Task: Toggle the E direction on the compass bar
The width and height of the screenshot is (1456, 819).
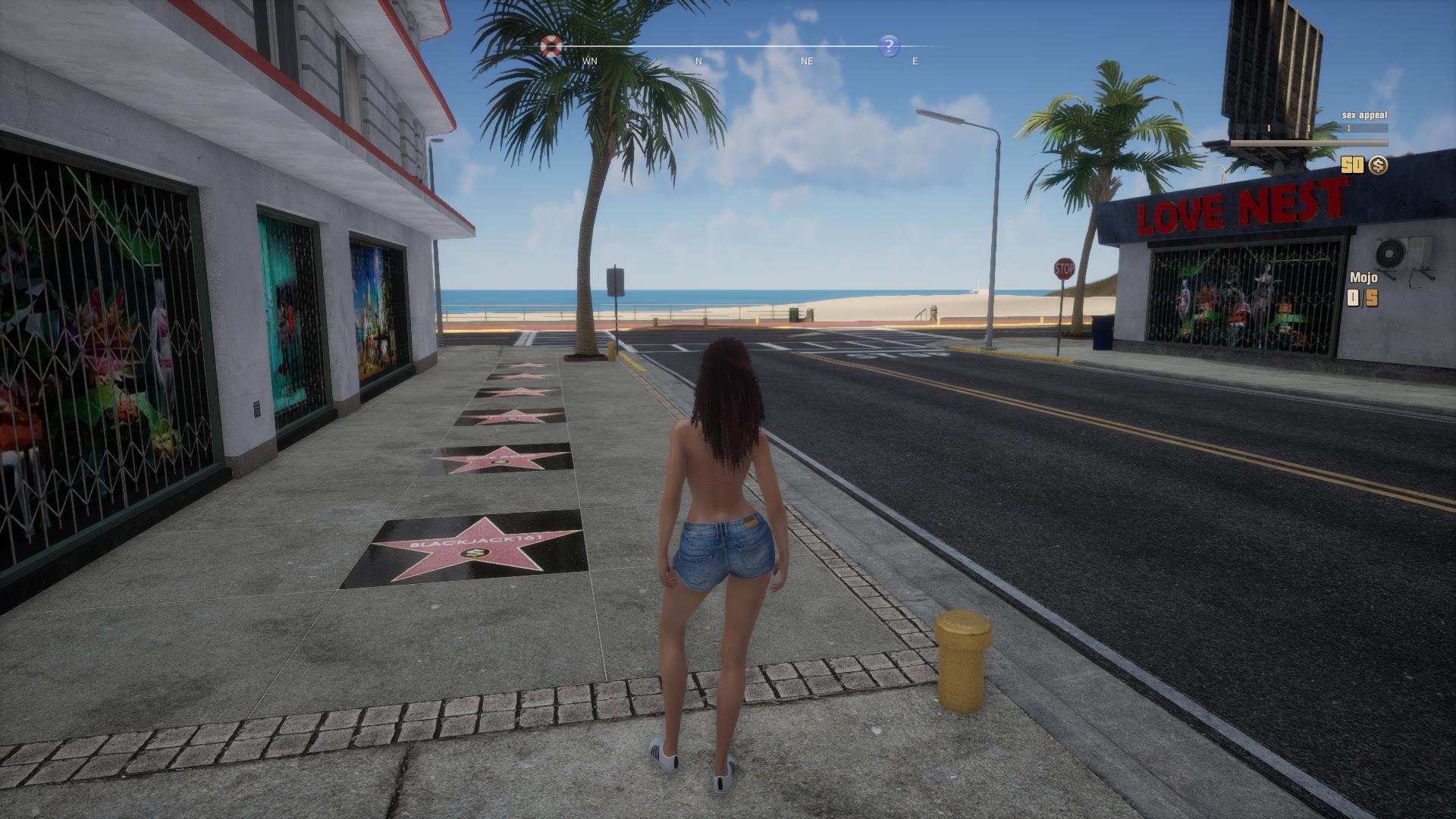Action: (x=915, y=61)
